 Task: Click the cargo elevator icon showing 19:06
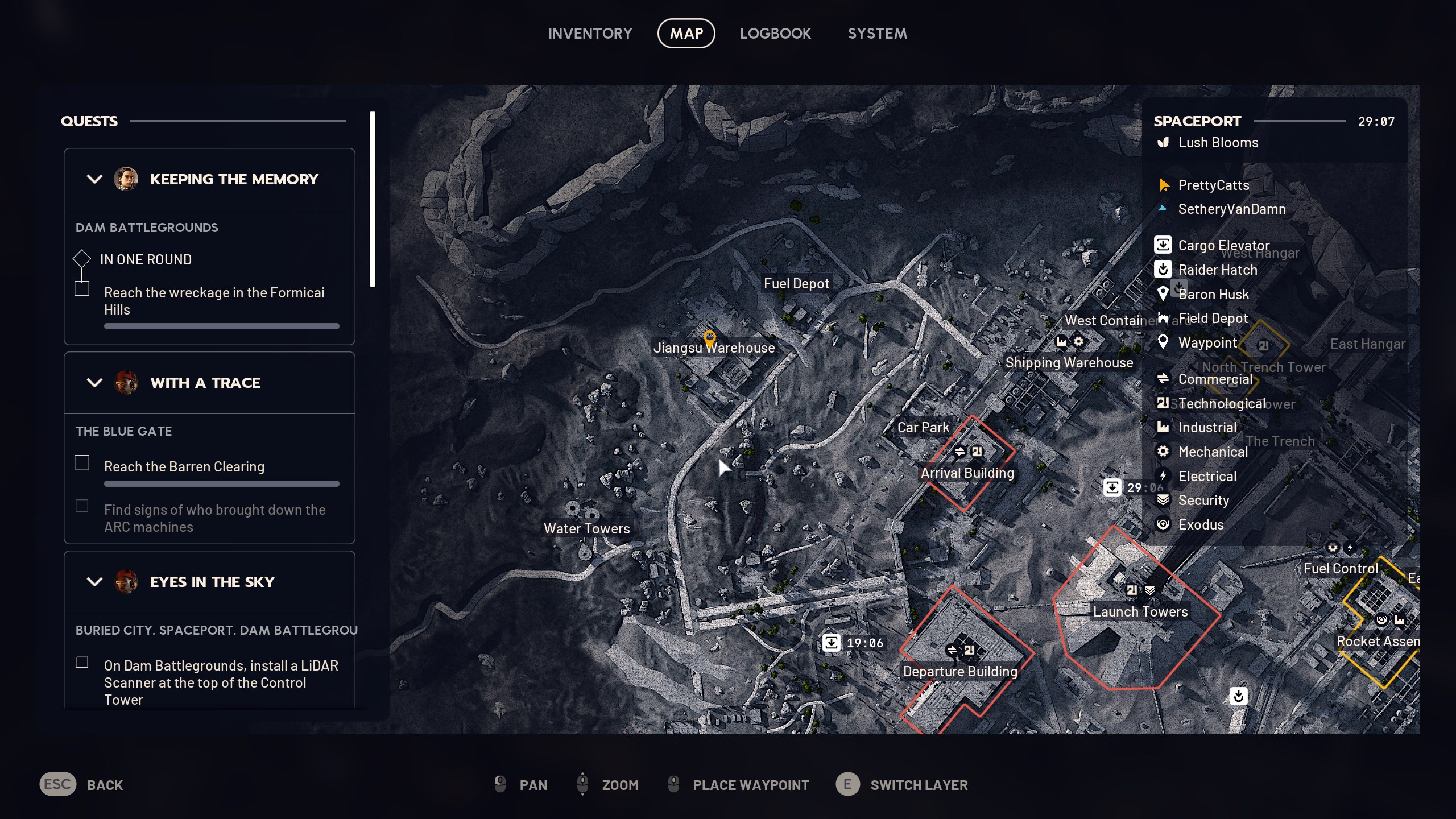click(832, 643)
